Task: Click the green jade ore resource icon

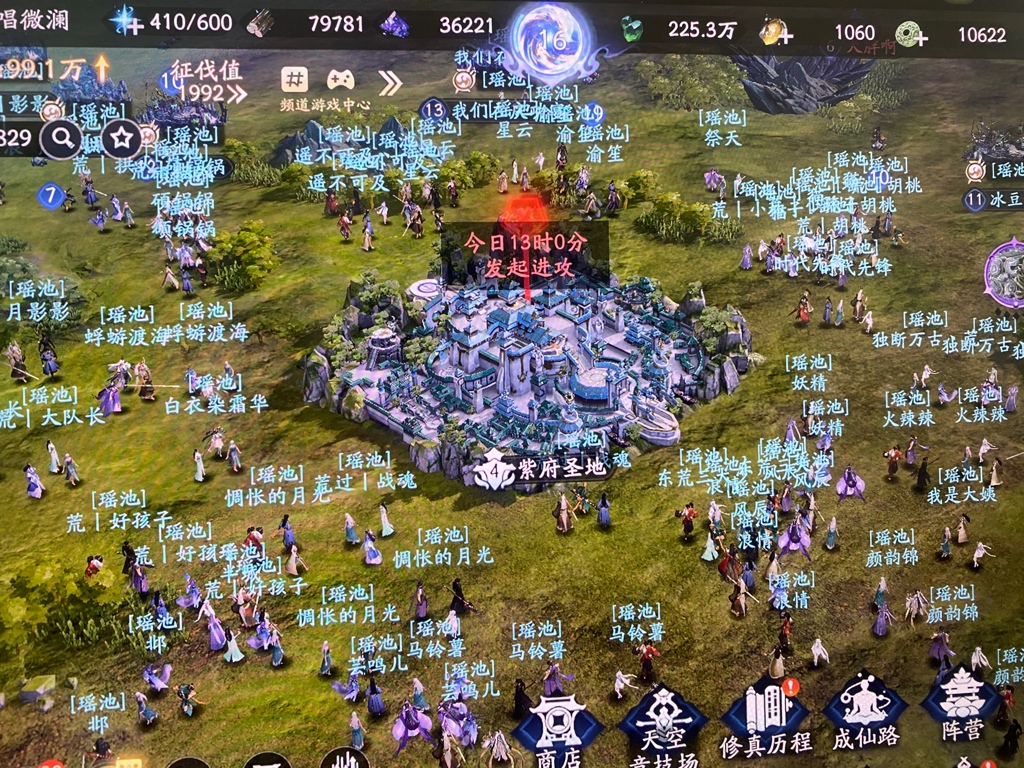Action: pyautogui.click(x=632, y=29)
